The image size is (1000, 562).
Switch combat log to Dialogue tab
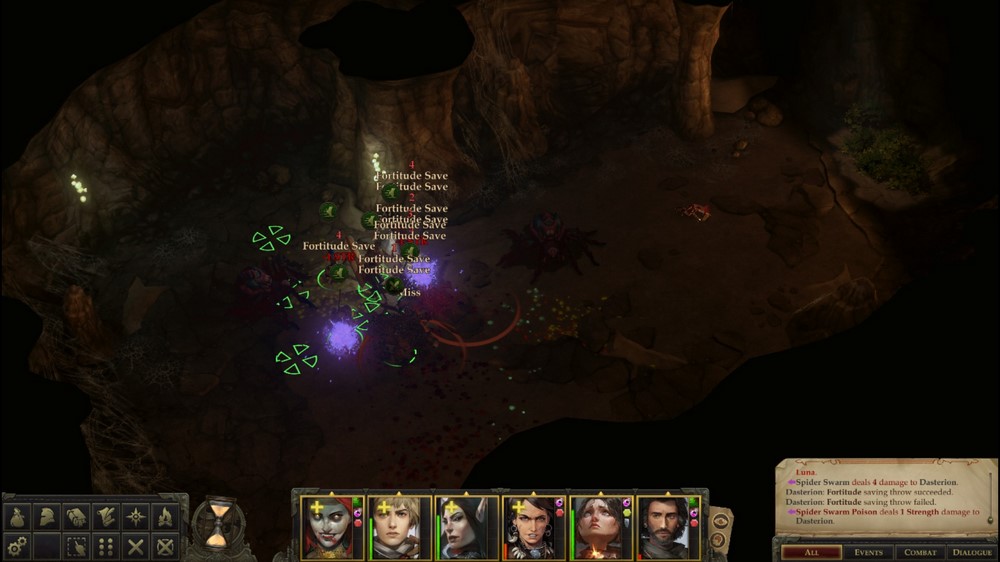pos(972,552)
